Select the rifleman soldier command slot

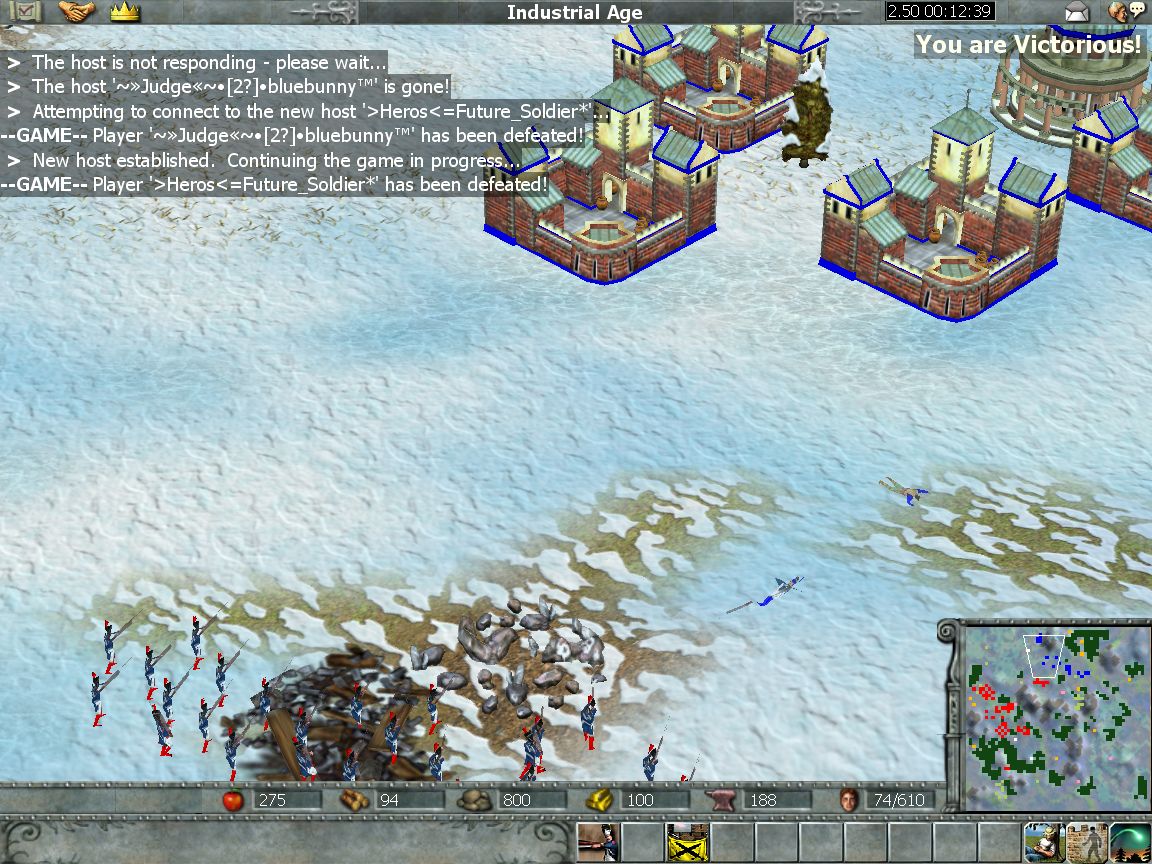[x=598, y=842]
